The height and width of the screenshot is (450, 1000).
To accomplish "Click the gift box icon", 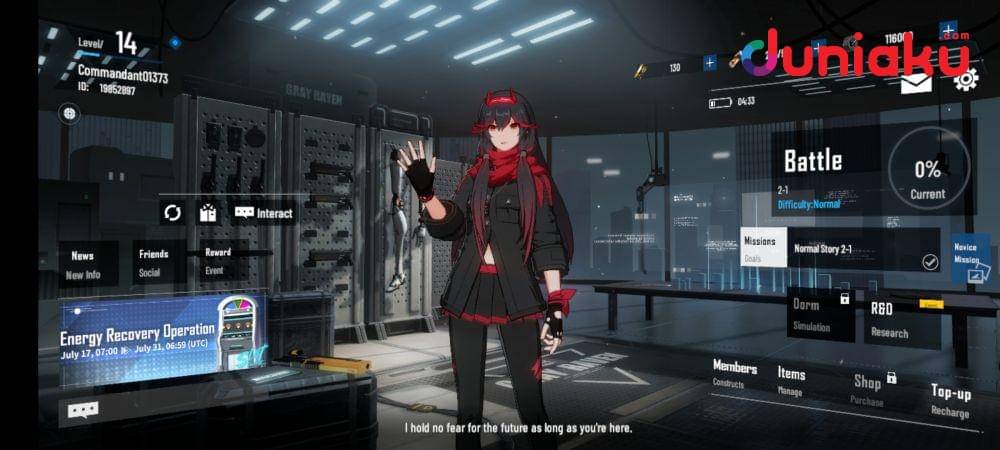I will 207,213.
